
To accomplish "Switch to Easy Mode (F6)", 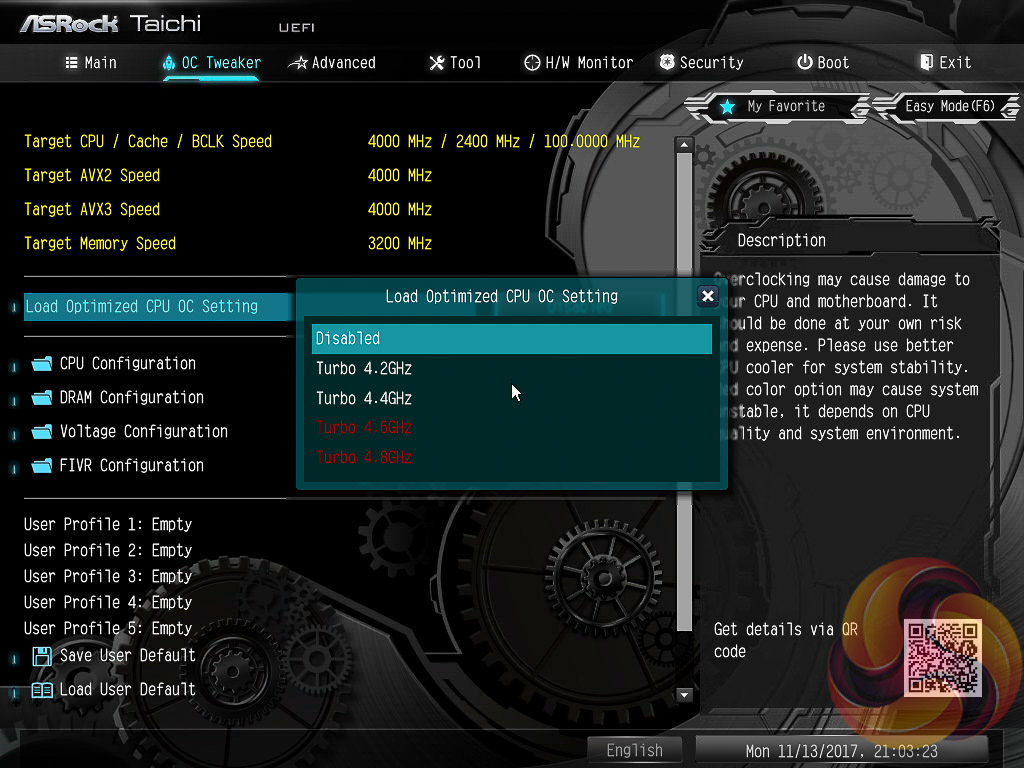I will (948, 106).
